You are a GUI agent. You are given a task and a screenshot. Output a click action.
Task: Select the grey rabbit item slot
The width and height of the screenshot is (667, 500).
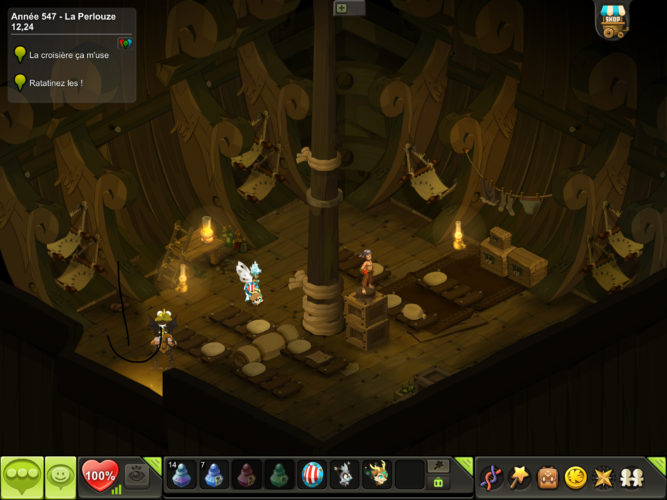click(x=344, y=475)
